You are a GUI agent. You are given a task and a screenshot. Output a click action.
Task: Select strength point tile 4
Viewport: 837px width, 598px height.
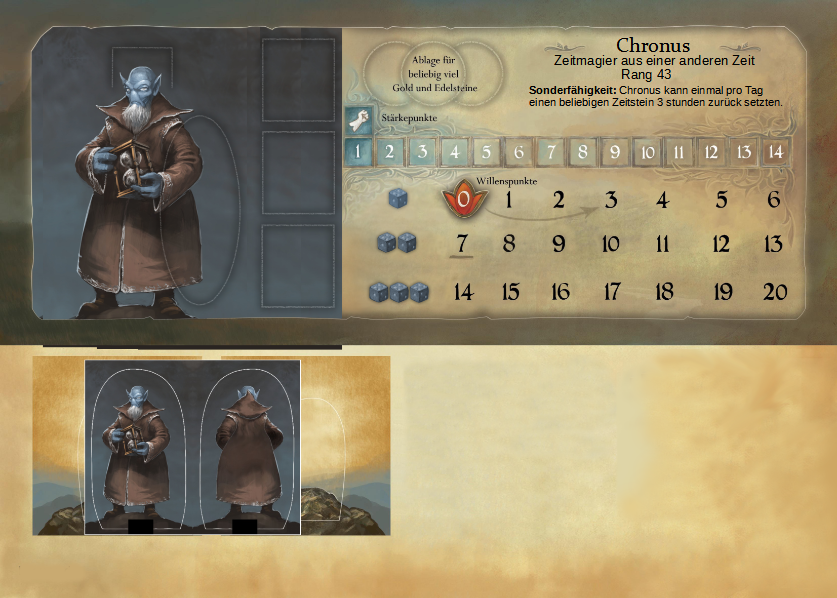point(454,153)
